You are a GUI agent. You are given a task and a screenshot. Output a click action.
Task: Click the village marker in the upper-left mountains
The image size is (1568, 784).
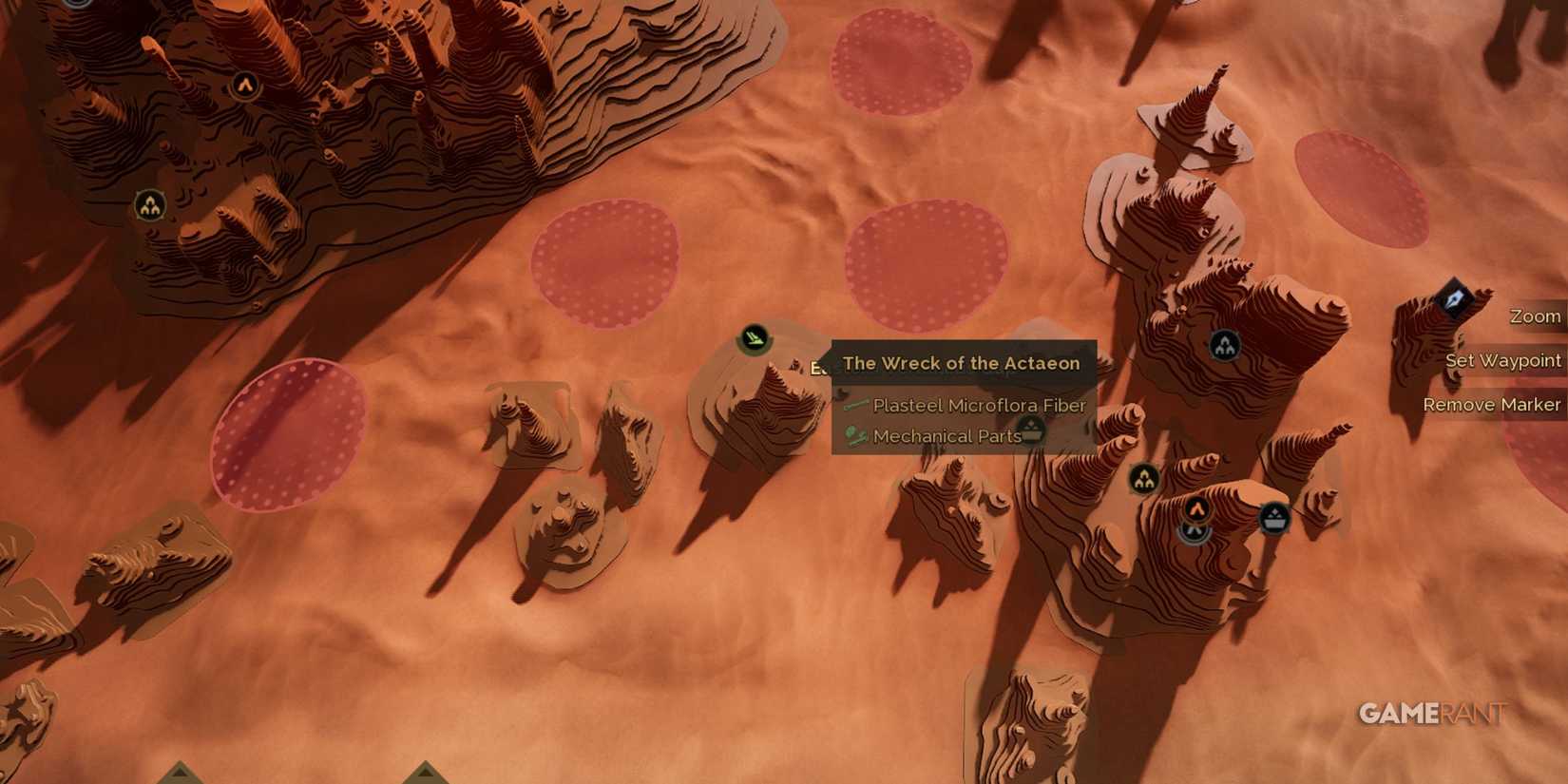(150, 203)
